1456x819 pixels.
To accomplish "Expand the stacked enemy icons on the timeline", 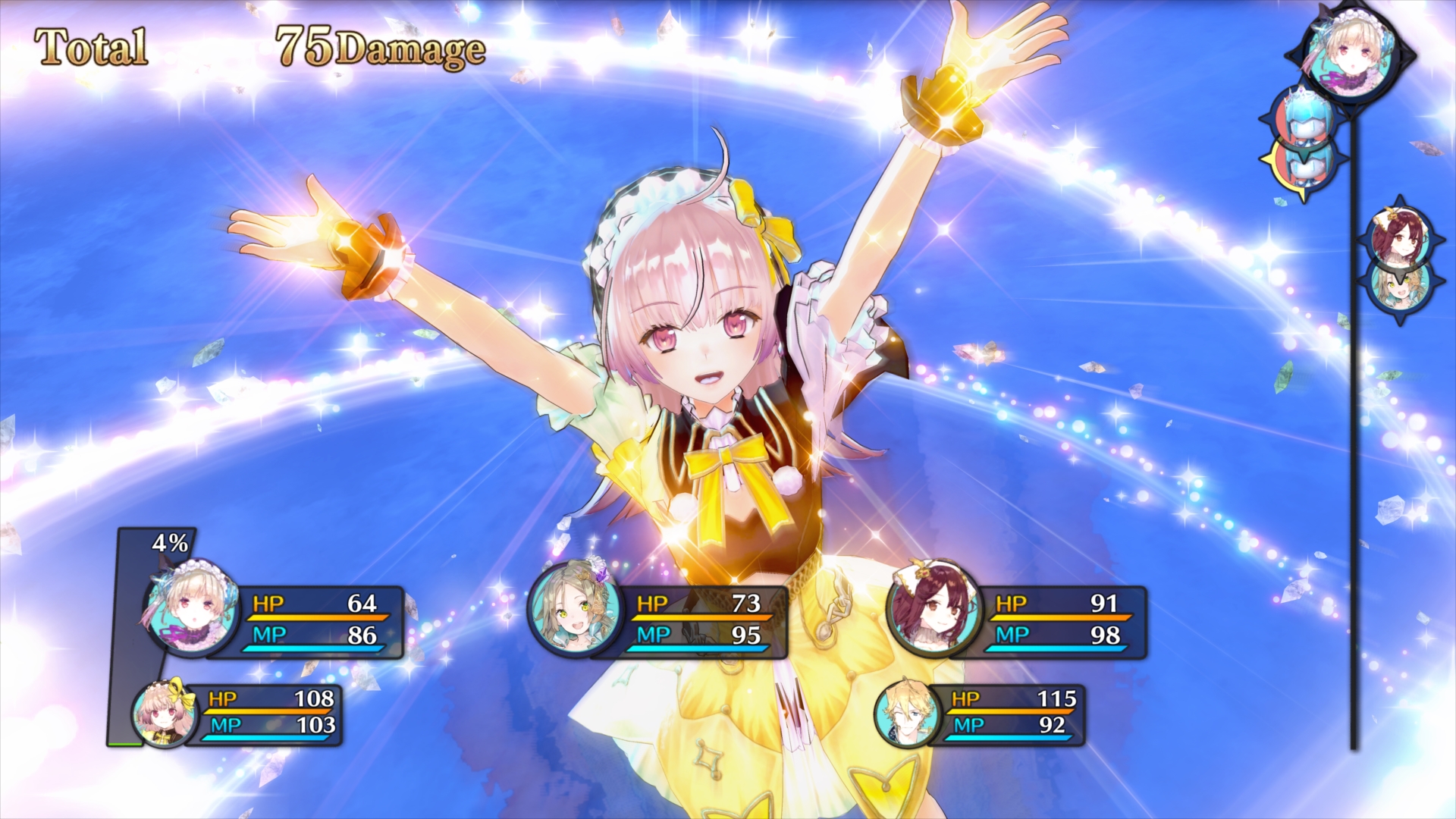I will pyautogui.click(x=1305, y=144).
